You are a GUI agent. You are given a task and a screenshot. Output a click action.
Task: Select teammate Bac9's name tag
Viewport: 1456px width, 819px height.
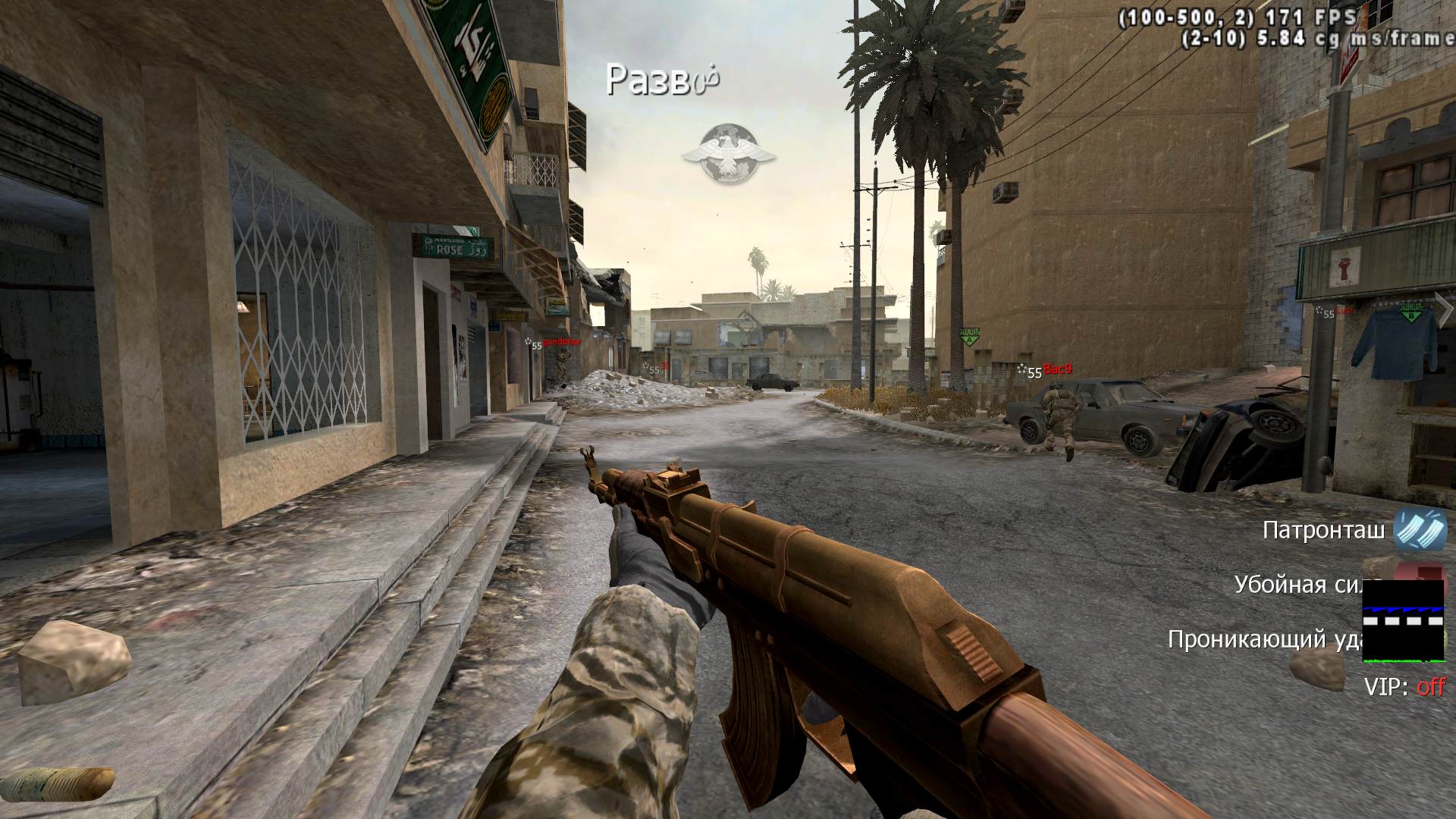coord(1057,369)
